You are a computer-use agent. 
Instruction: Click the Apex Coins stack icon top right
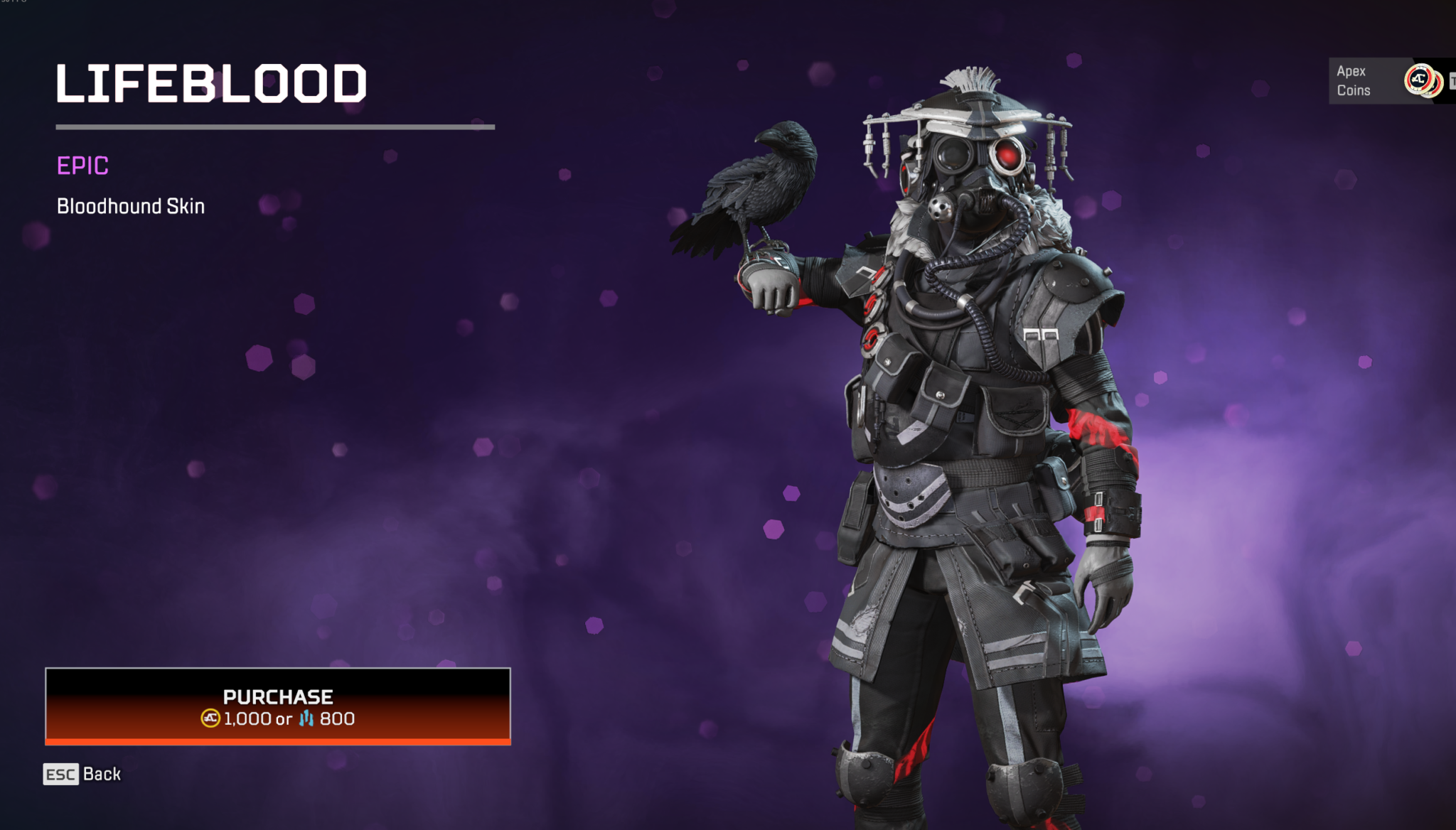(x=1420, y=80)
